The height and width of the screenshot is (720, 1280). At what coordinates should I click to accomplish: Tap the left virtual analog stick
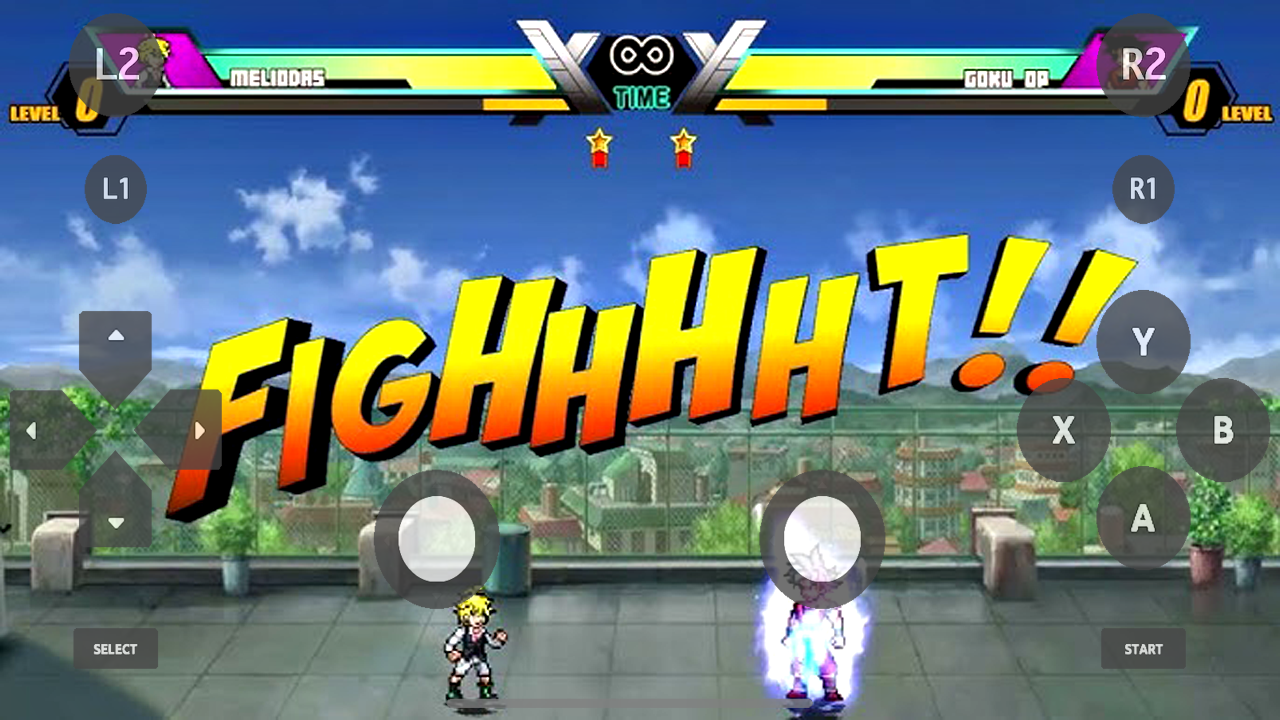(437, 538)
